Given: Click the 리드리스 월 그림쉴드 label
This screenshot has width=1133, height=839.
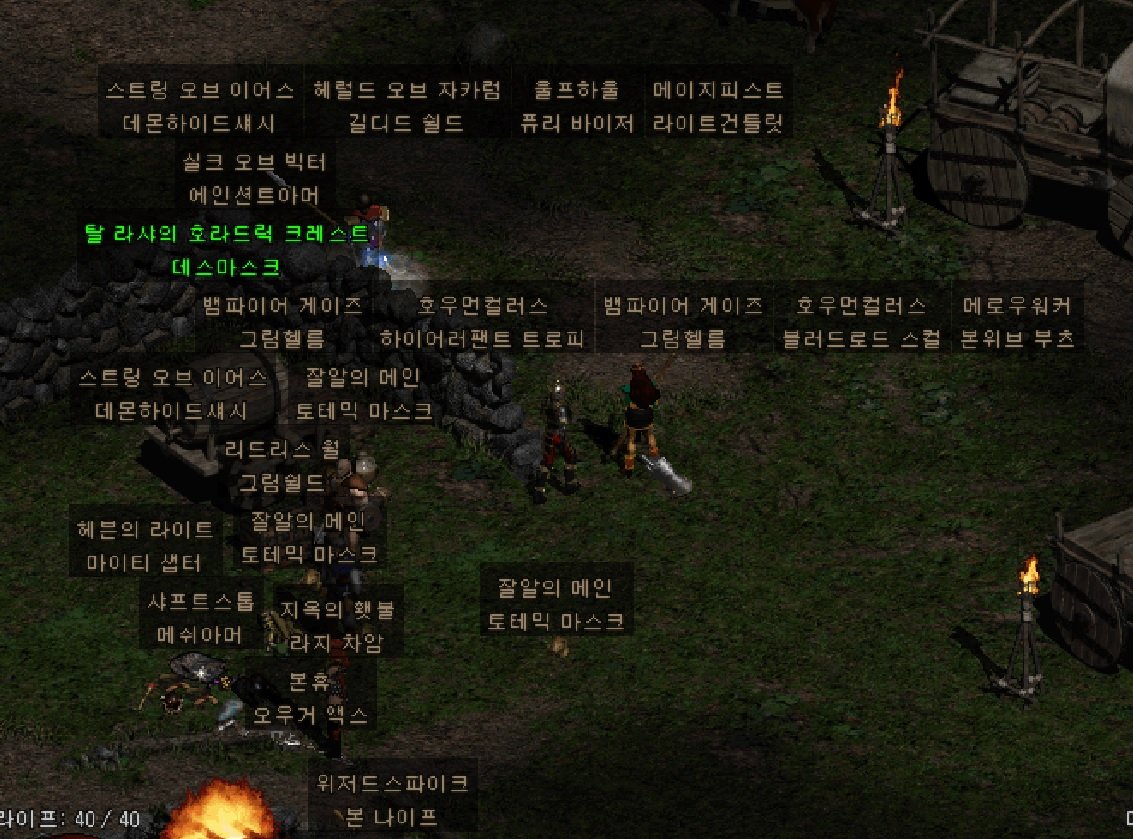Looking at the screenshot, I should point(282,465).
